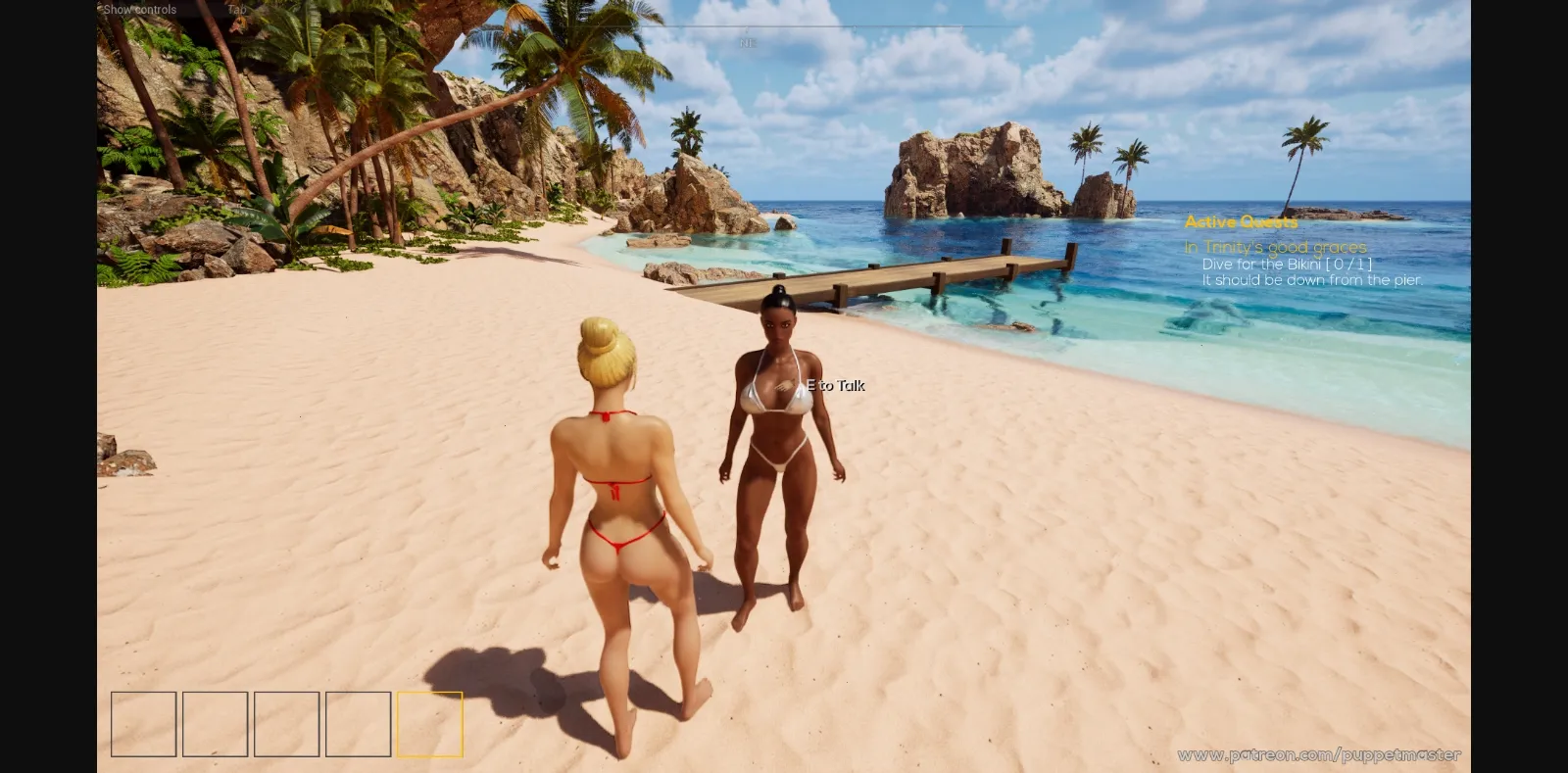The height and width of the screenshot is (773, 1568).
Task: Select the third hotbar slot
Action: [286, 725]
